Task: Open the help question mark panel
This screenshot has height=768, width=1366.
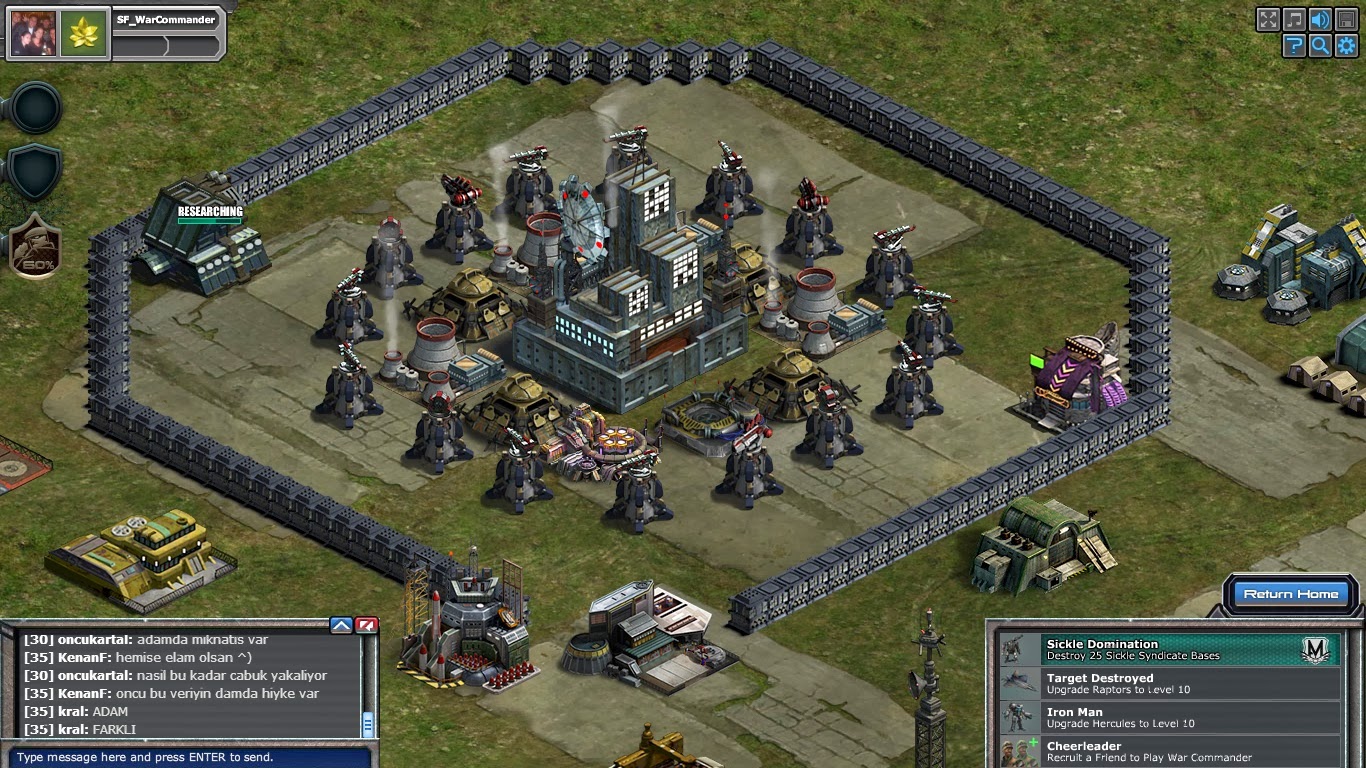Action: tap(1293, 46)
